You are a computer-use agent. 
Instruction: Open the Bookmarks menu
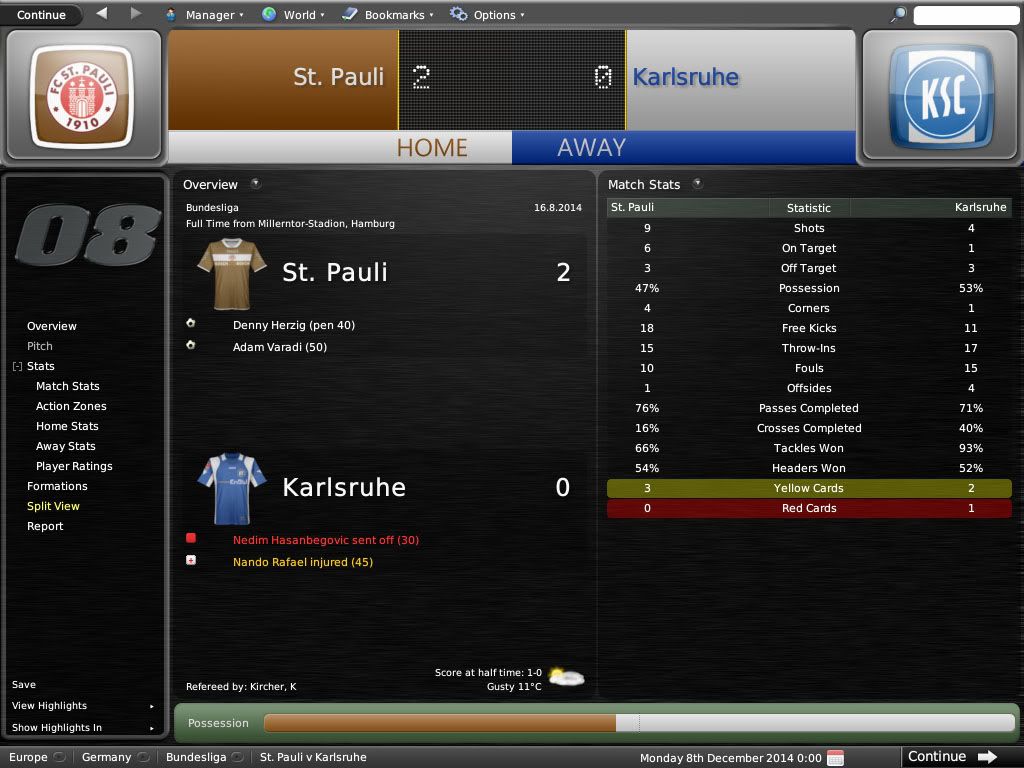click(387, 15)
